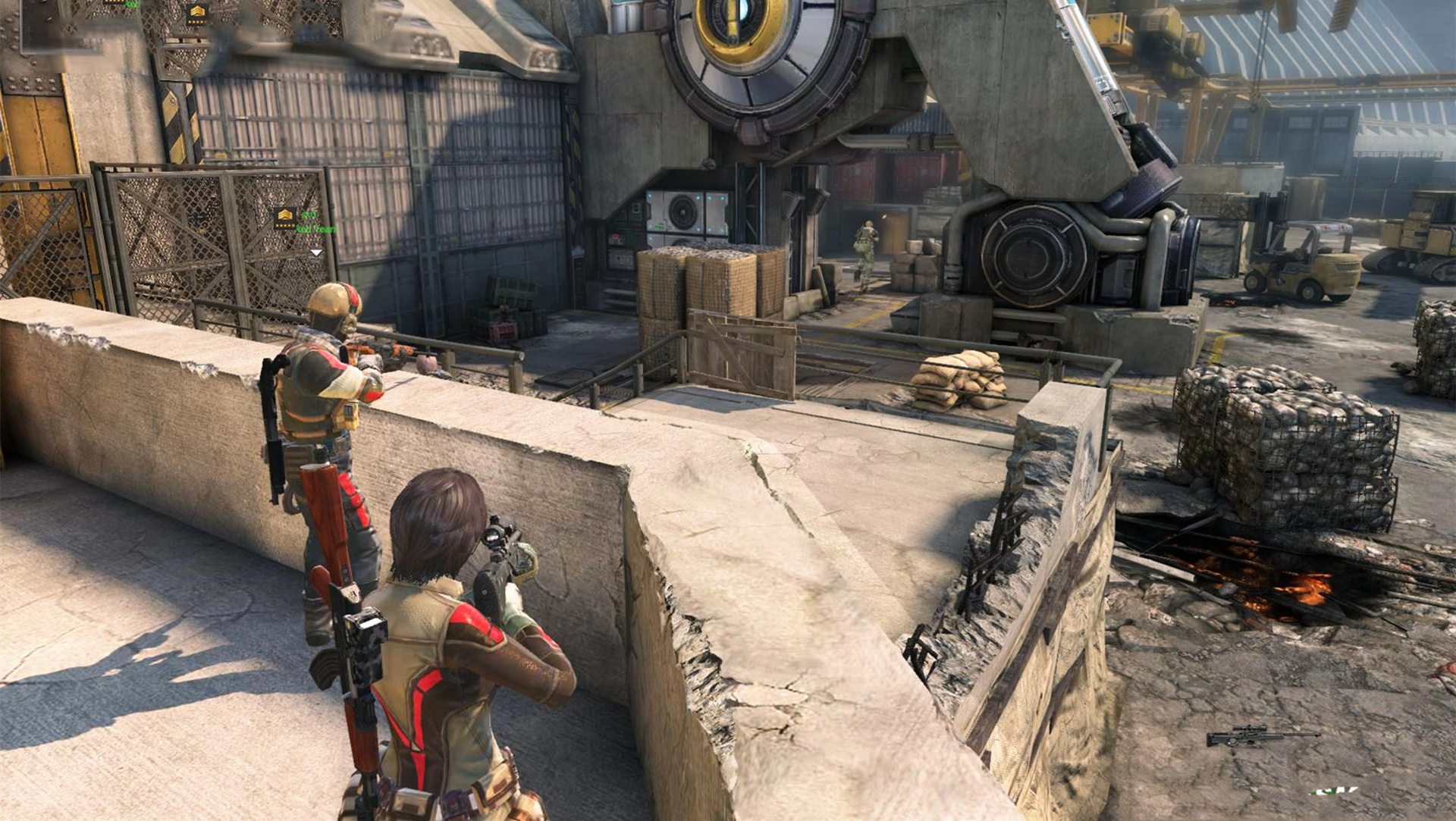Select the sniper rifle weapon icon

click(x=1262, y=735)
